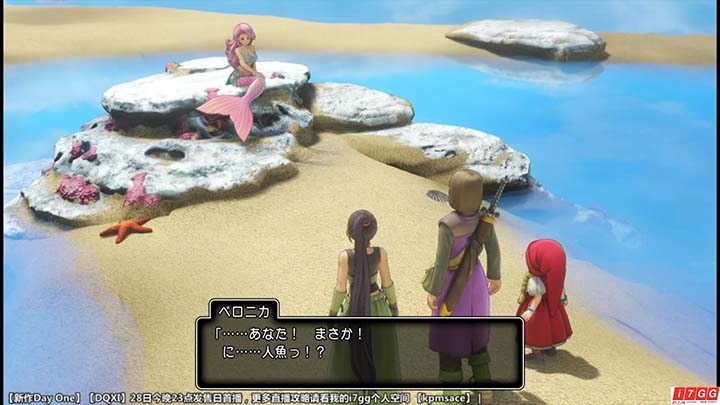
Task: Click the i7GG stream logo
Action: [695, 393]
